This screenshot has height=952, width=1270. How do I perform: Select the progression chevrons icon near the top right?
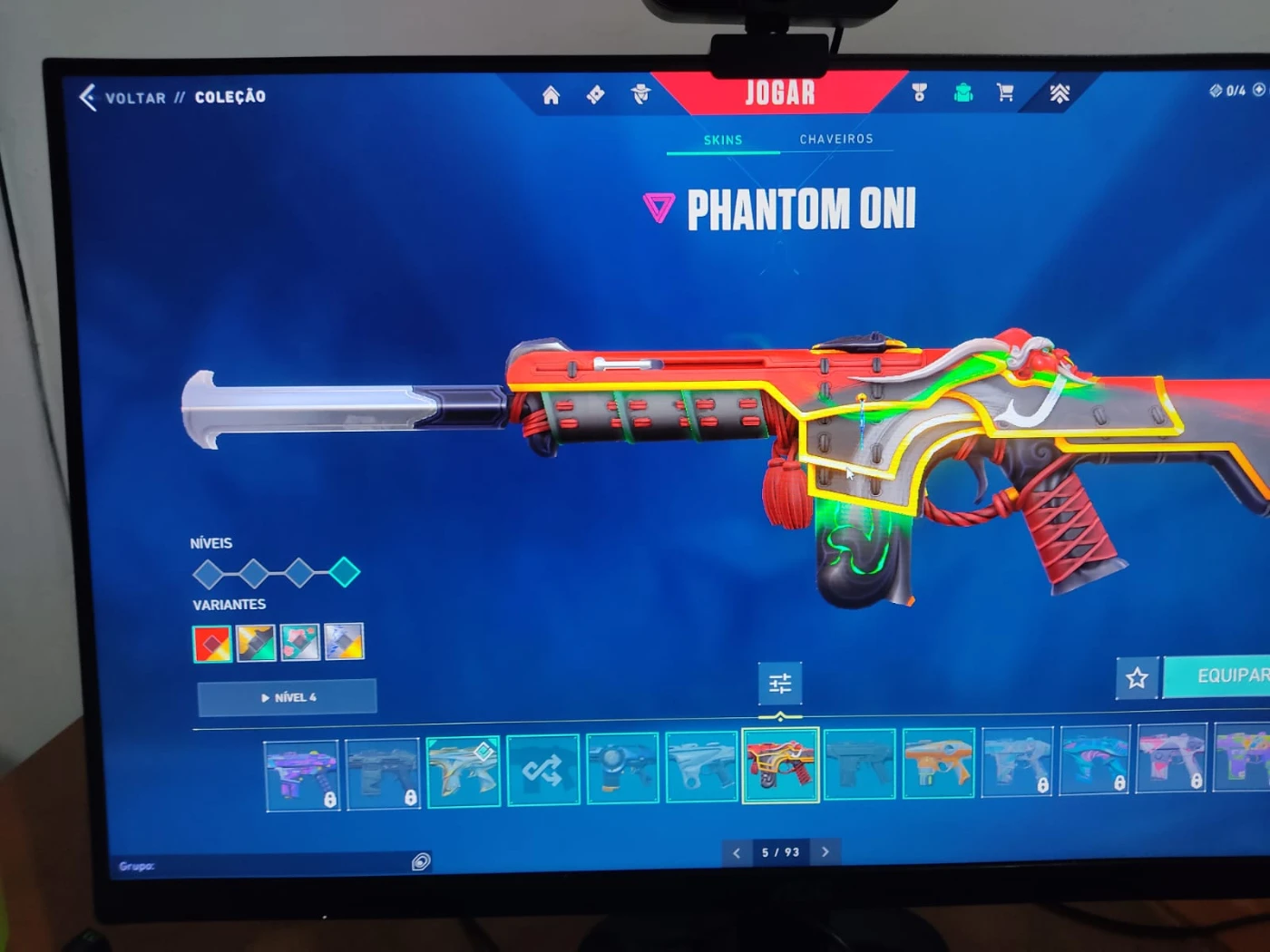pyautogui.click(x=1060, y=92)
